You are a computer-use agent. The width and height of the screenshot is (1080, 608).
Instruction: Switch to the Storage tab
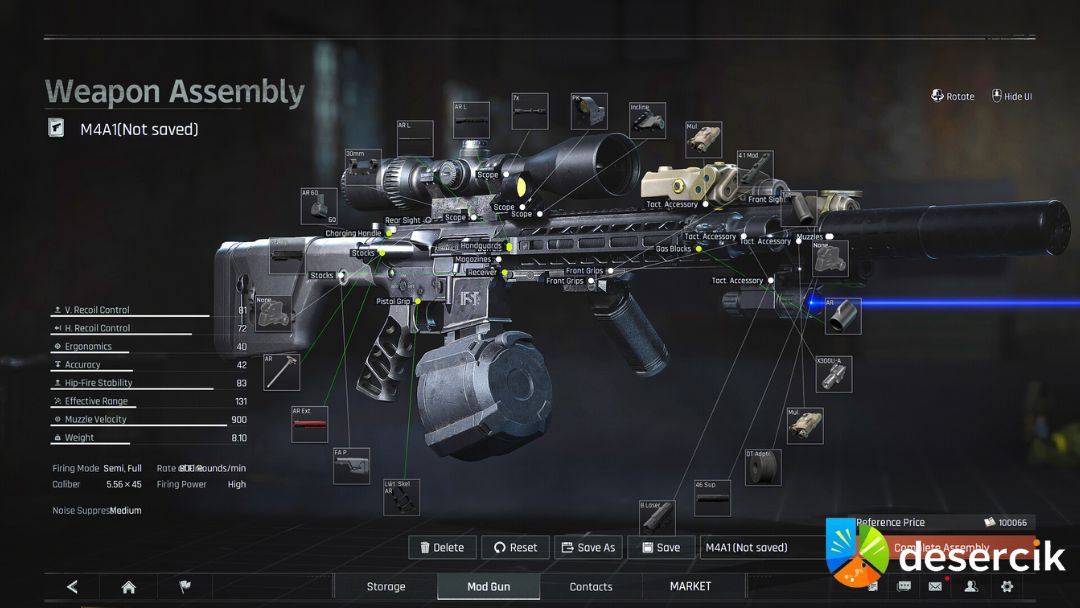pos(386,586)
